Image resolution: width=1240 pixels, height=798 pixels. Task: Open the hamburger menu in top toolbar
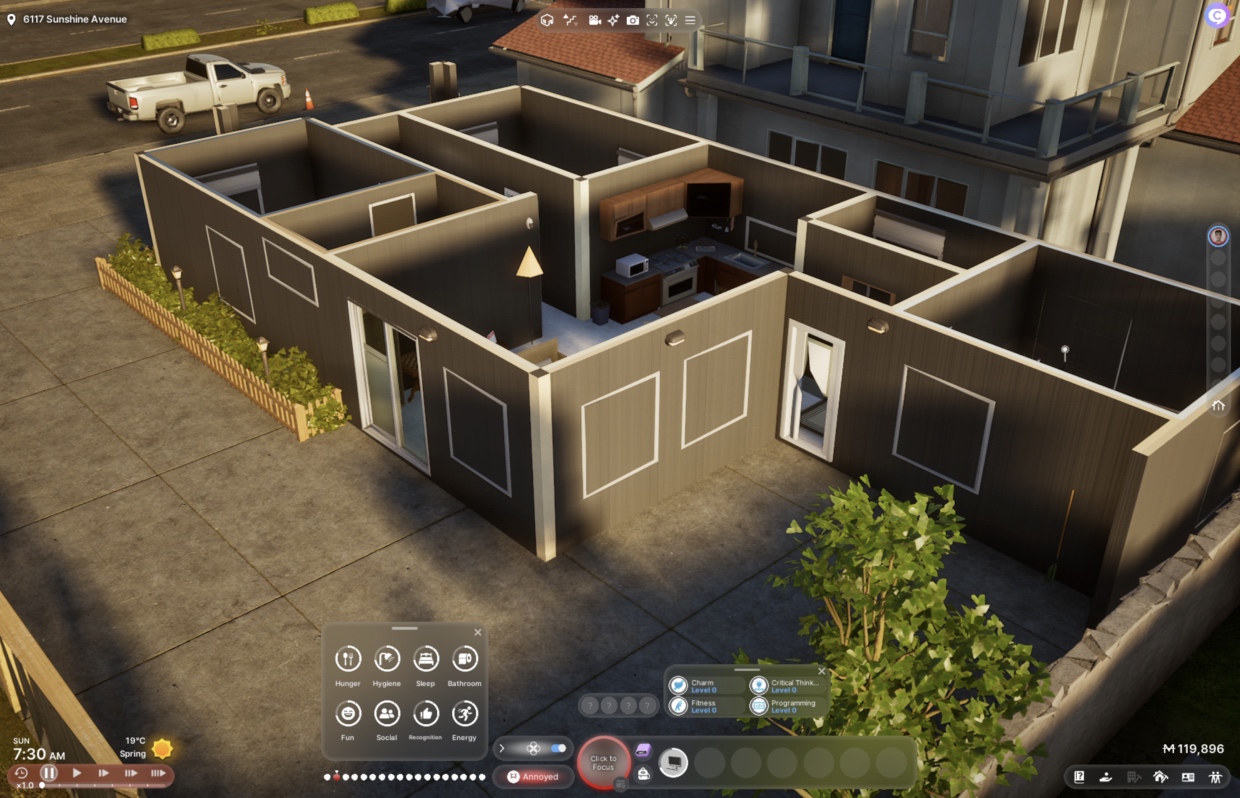(689, 20)
